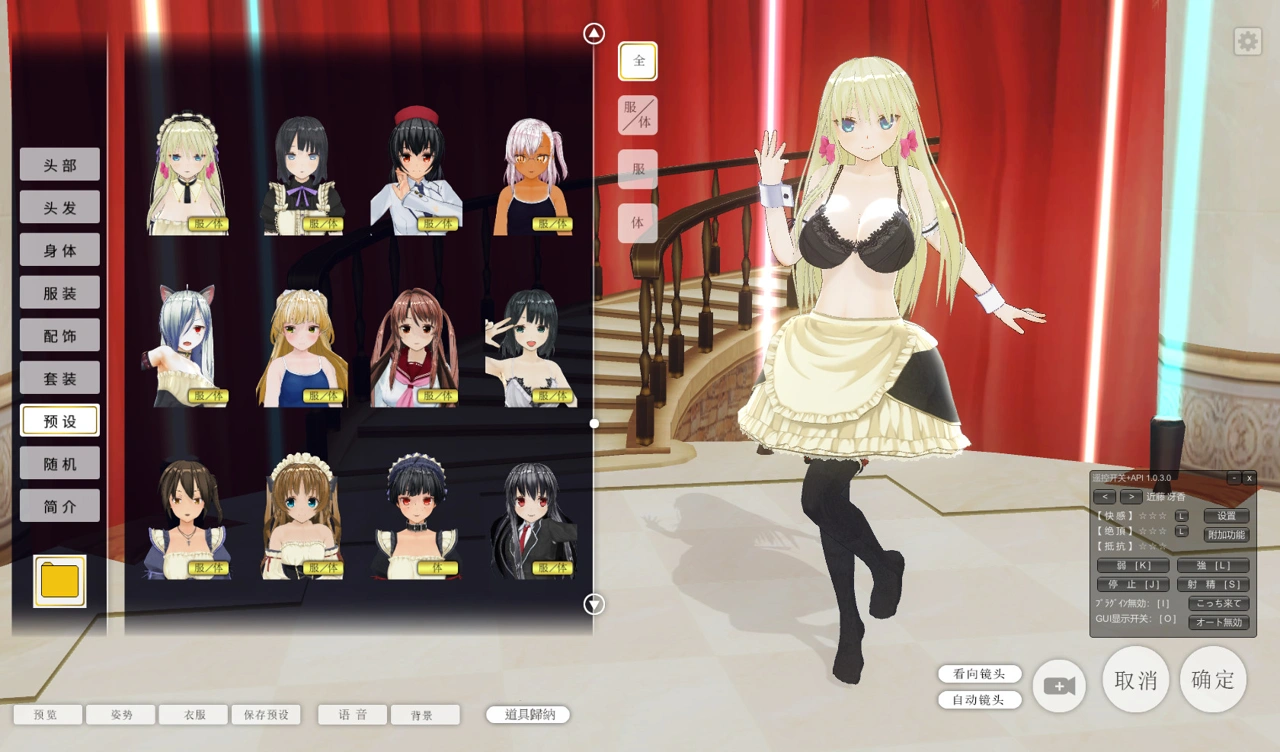Filter presets by 全 (all)
This screenshot has width=1280, height=752.
(x=638, y=61)
